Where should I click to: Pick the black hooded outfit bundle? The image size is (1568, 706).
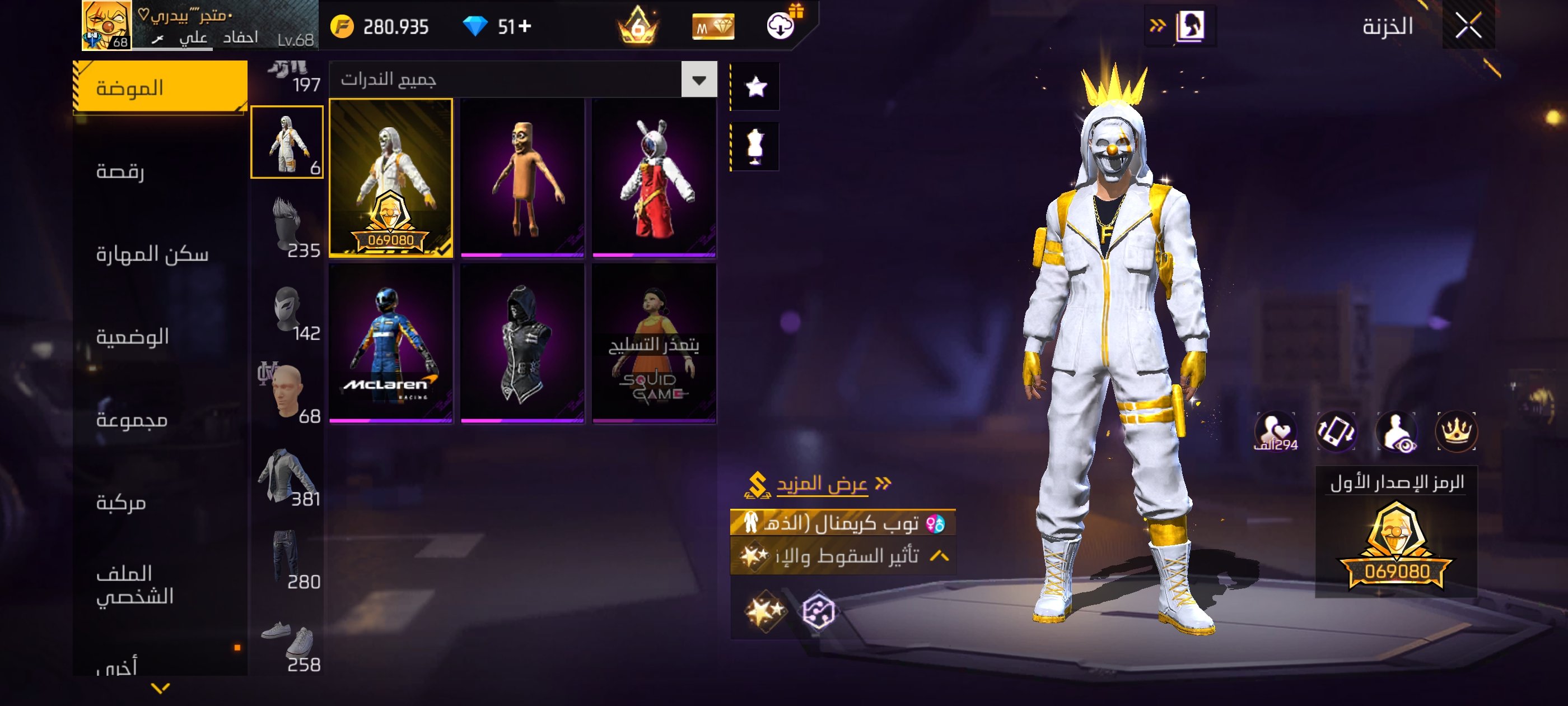coord(522,343)
